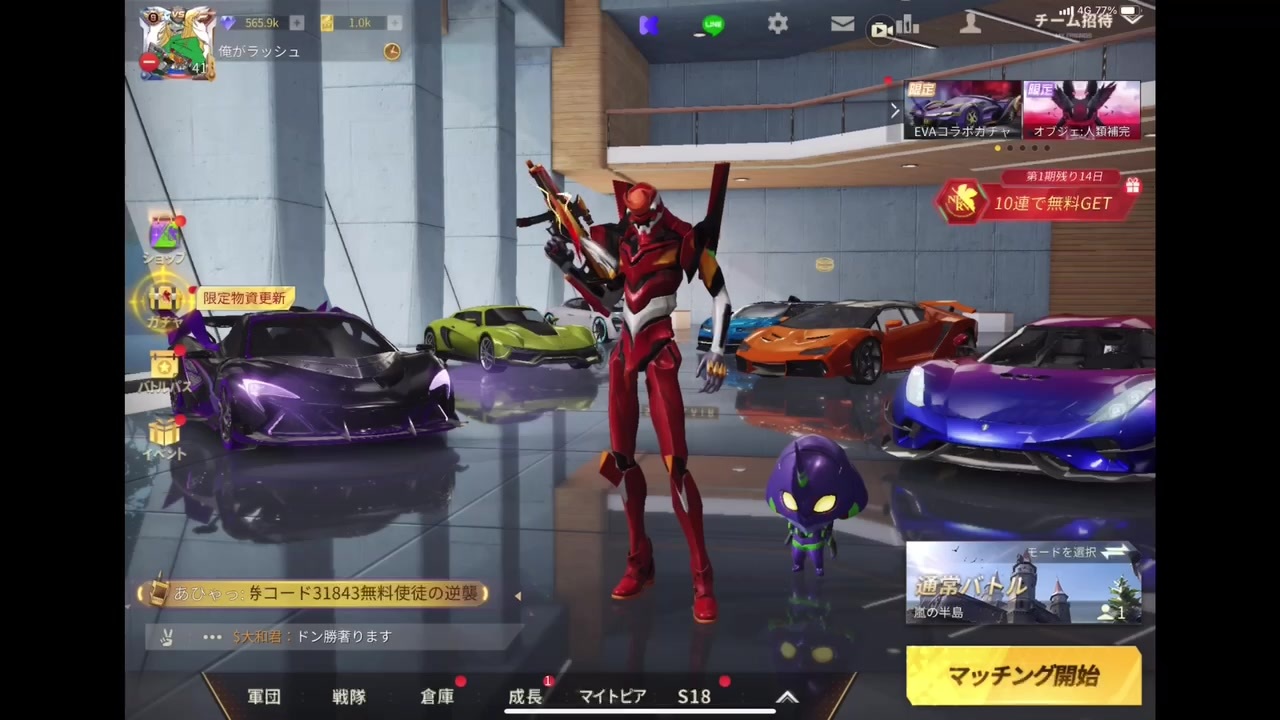Select the EVAコラボガチャ banner thumbnail

coord(960,110)
